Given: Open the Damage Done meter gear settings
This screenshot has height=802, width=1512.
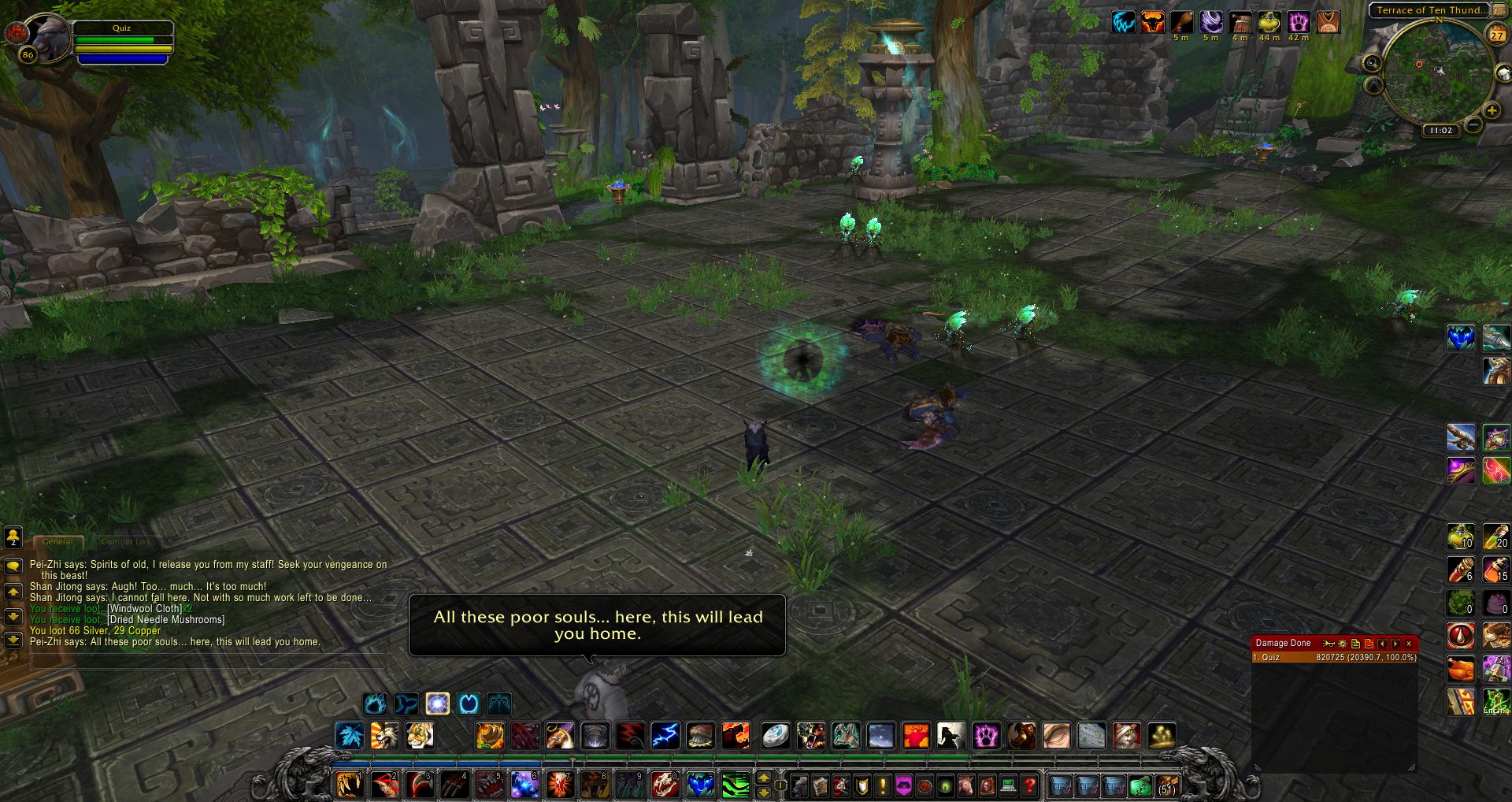Looking at the screenshot, I should [1343, 644].
